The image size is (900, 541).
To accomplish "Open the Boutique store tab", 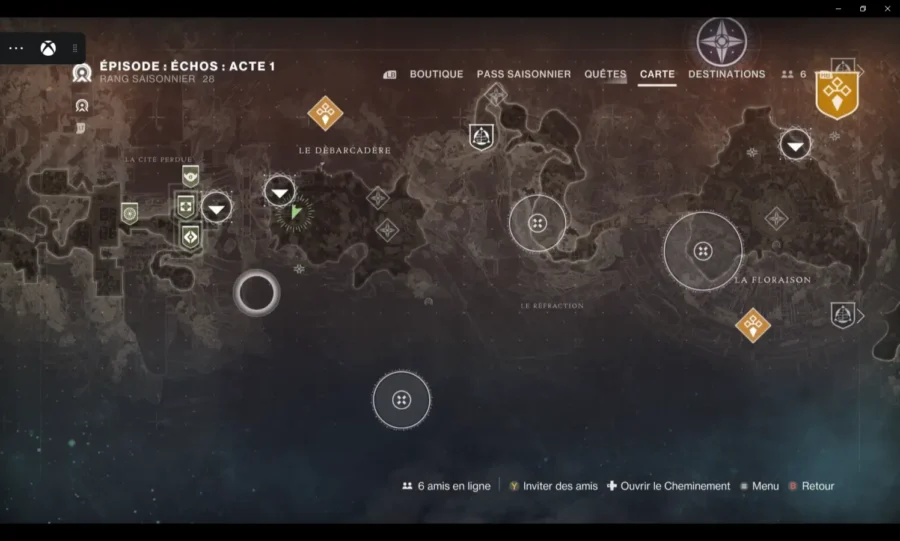I will [436, 74].
